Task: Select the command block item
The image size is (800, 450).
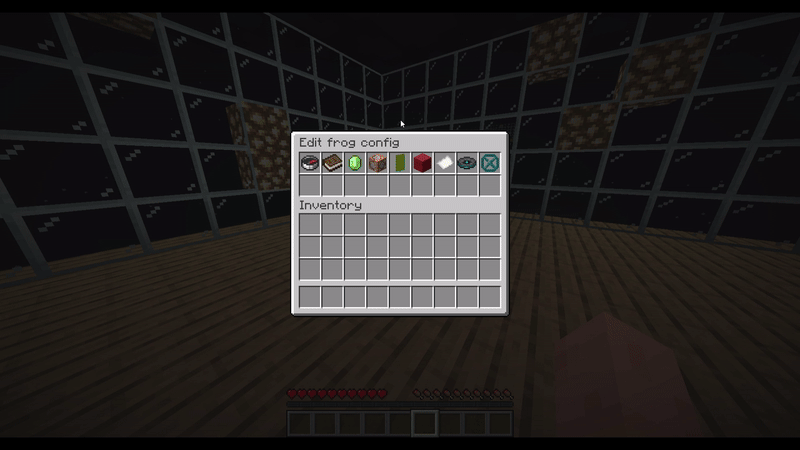Action: tap(377, 162)
